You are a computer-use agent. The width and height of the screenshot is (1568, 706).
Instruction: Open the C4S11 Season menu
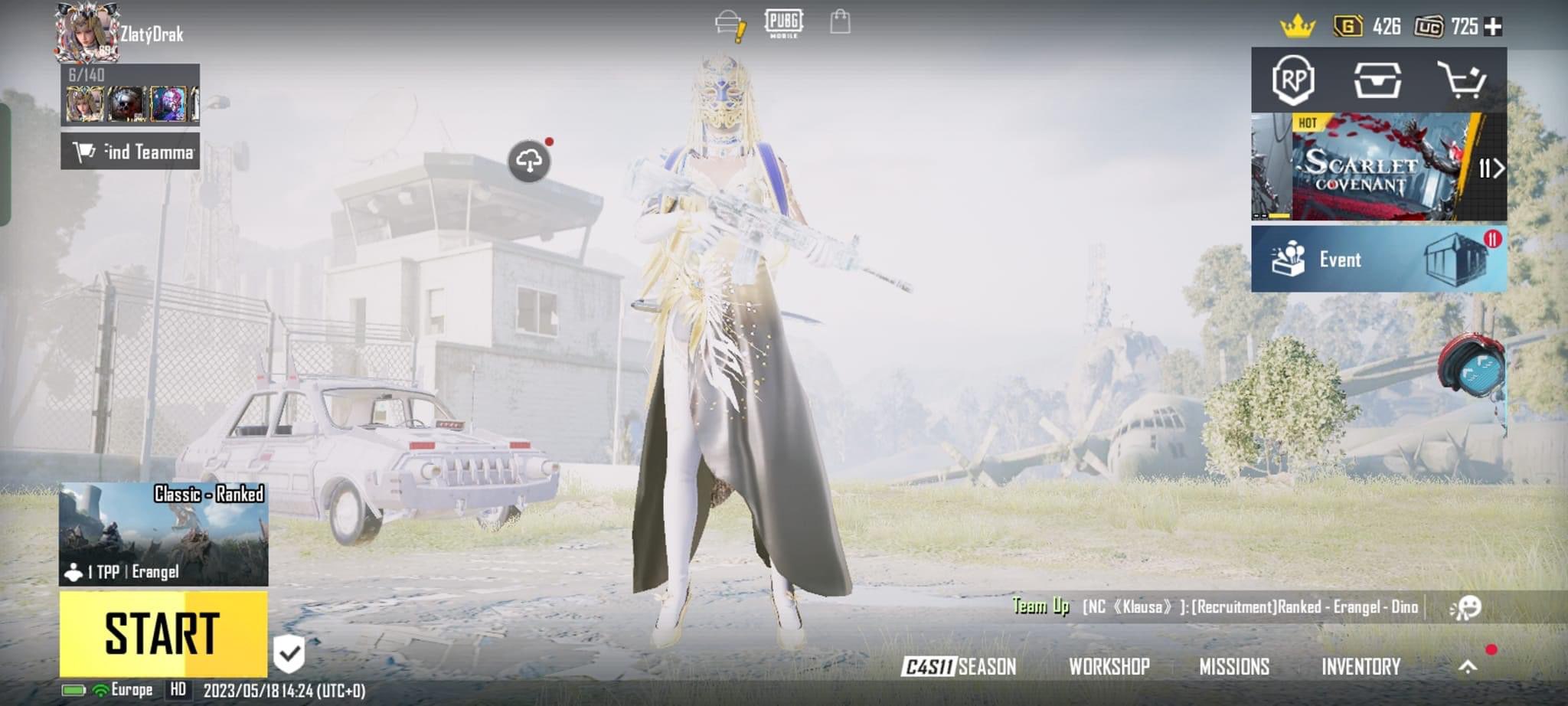[959, 666]
